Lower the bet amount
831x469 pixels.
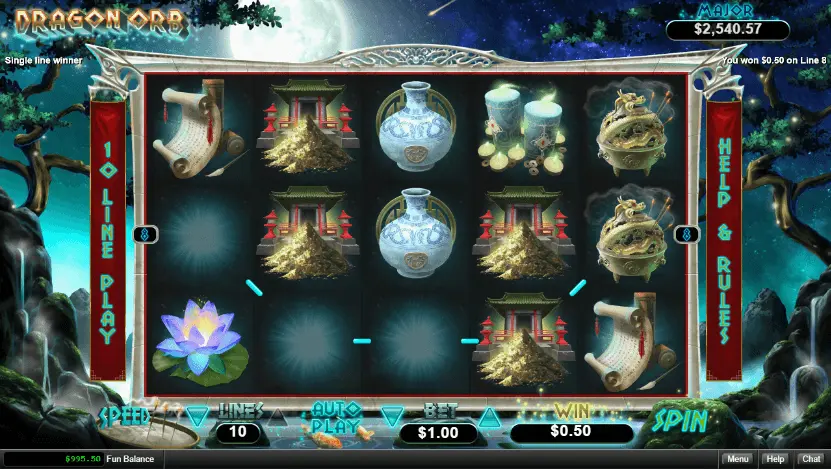pos(391,416)
